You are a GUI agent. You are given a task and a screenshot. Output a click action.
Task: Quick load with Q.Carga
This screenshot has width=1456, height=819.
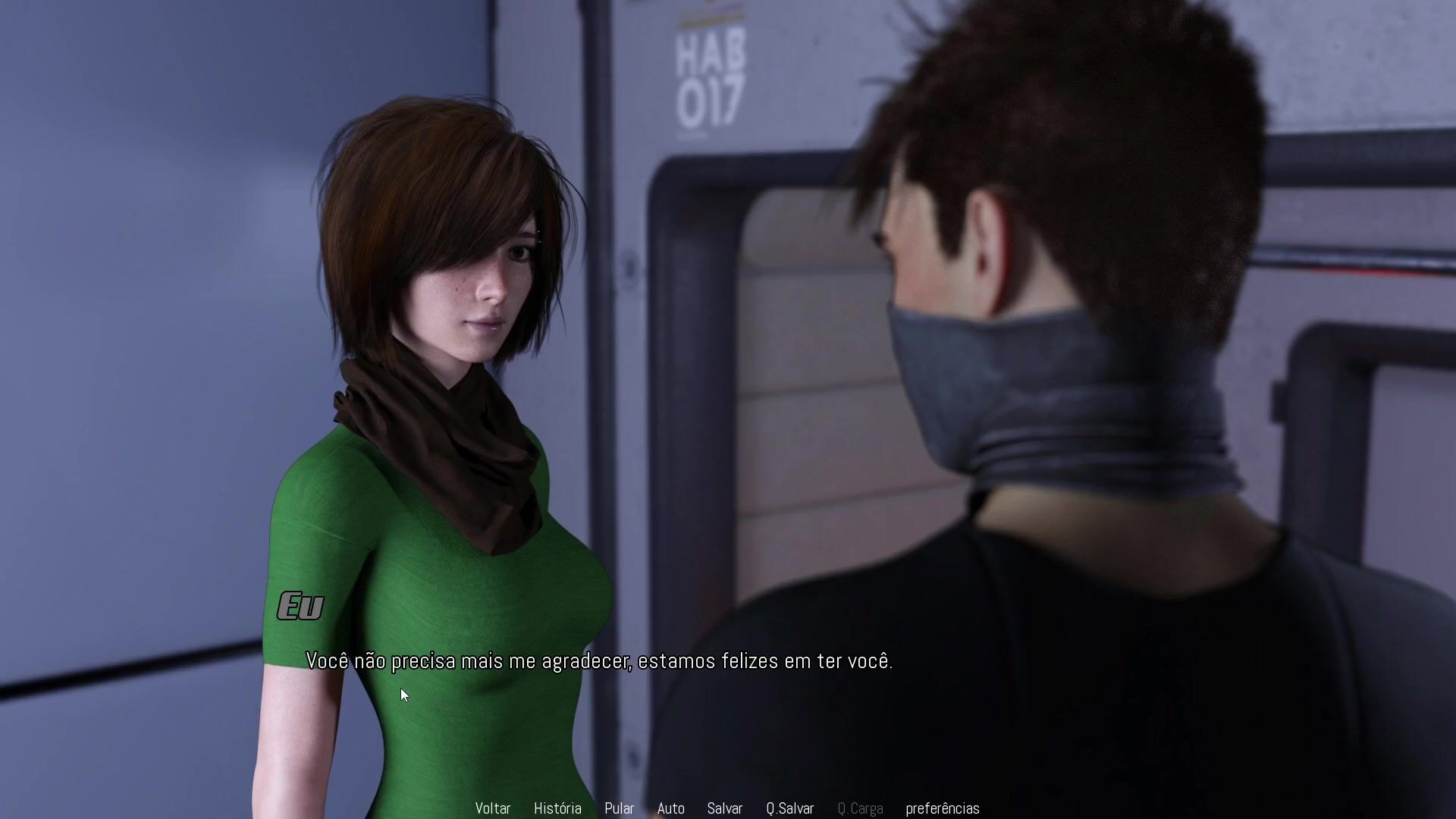pos(860,808)
